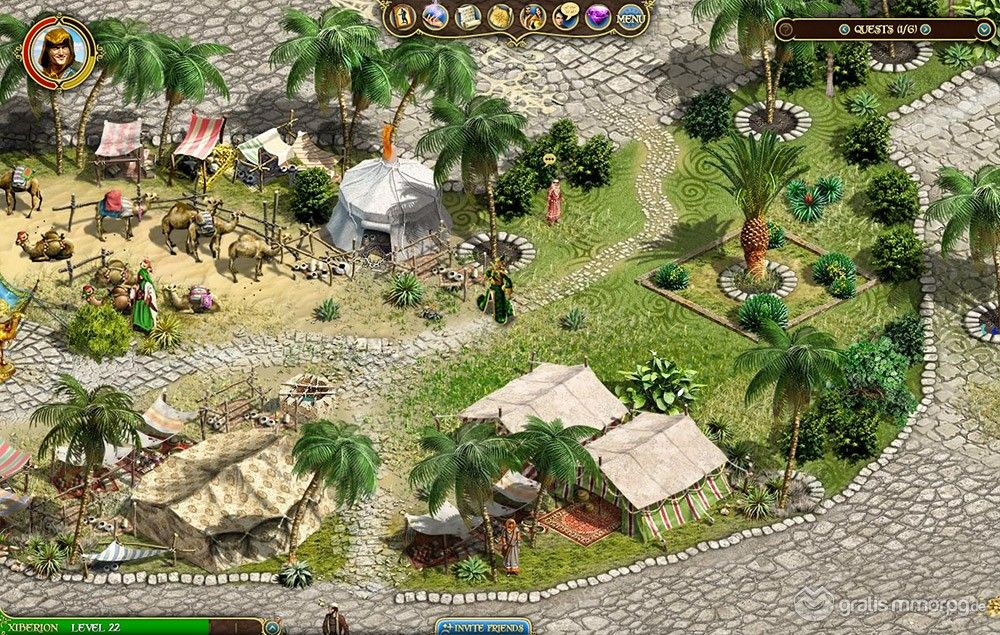Open the MENU button
Screen dimensions: 1000x635
pos(631,16)
